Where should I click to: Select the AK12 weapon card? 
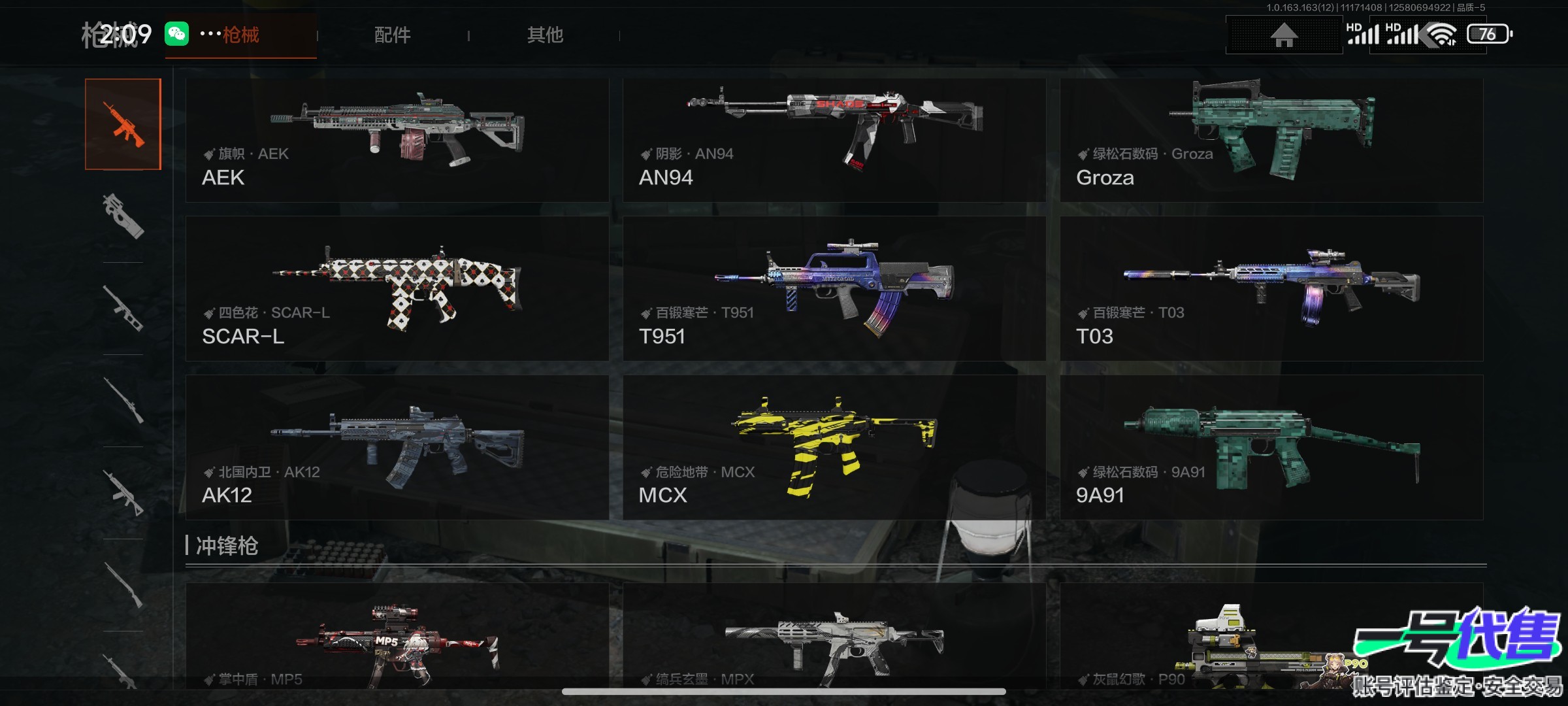(397, 447)
